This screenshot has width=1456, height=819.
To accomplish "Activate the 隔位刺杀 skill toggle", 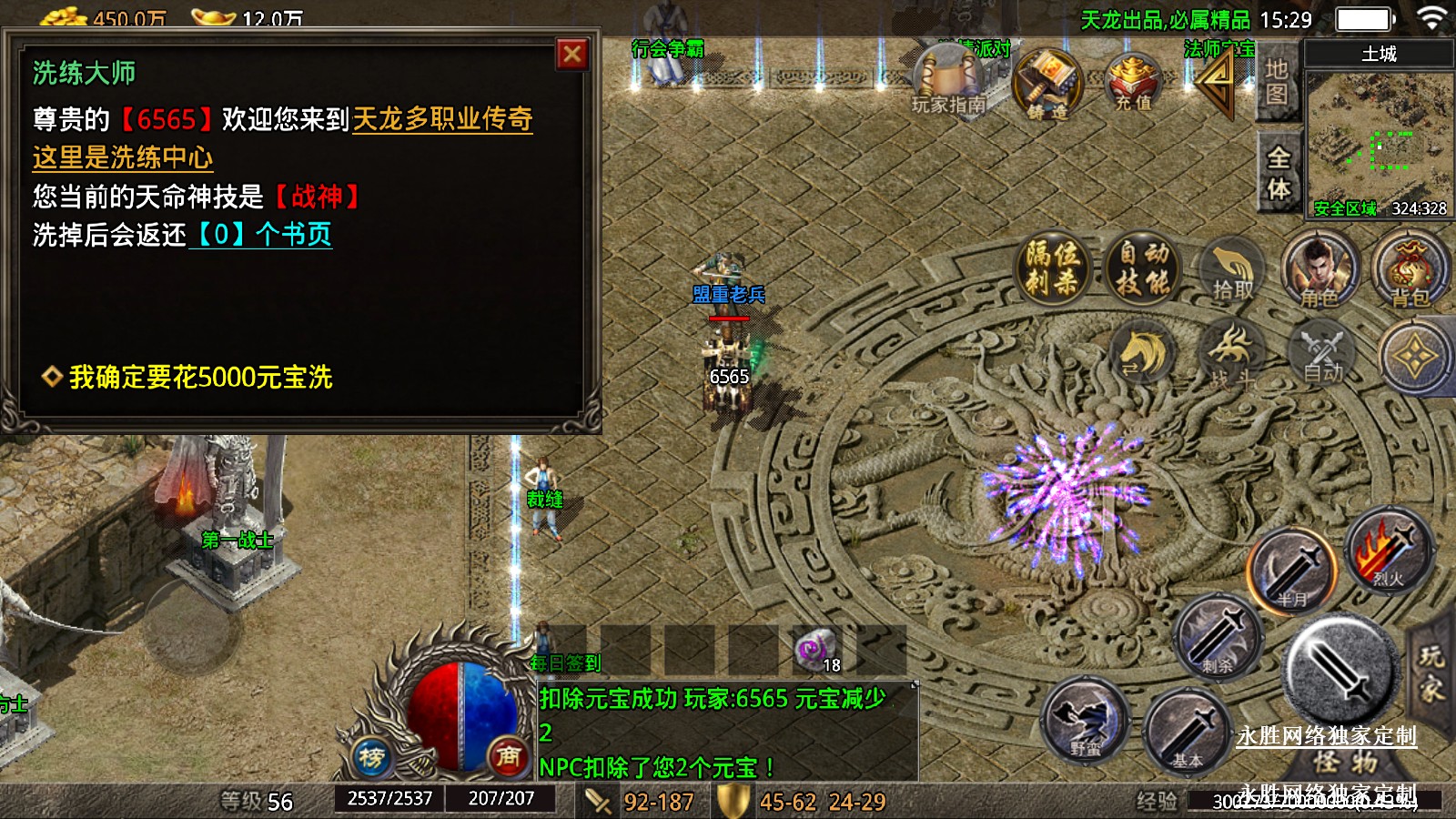I will (x=1052, y=267).
